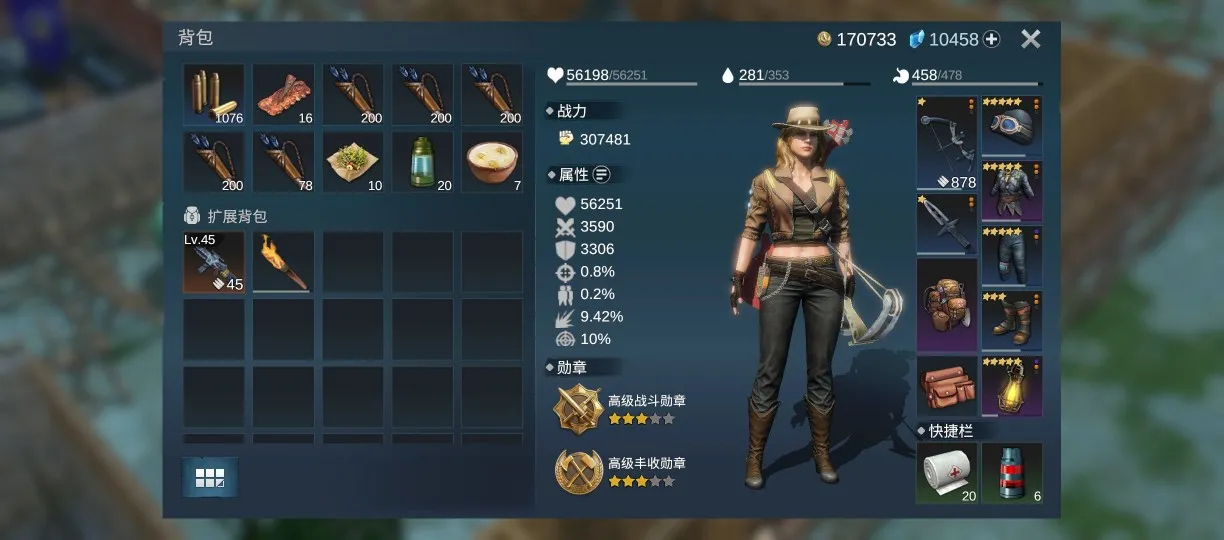View the advanced harvest medal

(x=579, y=471)
